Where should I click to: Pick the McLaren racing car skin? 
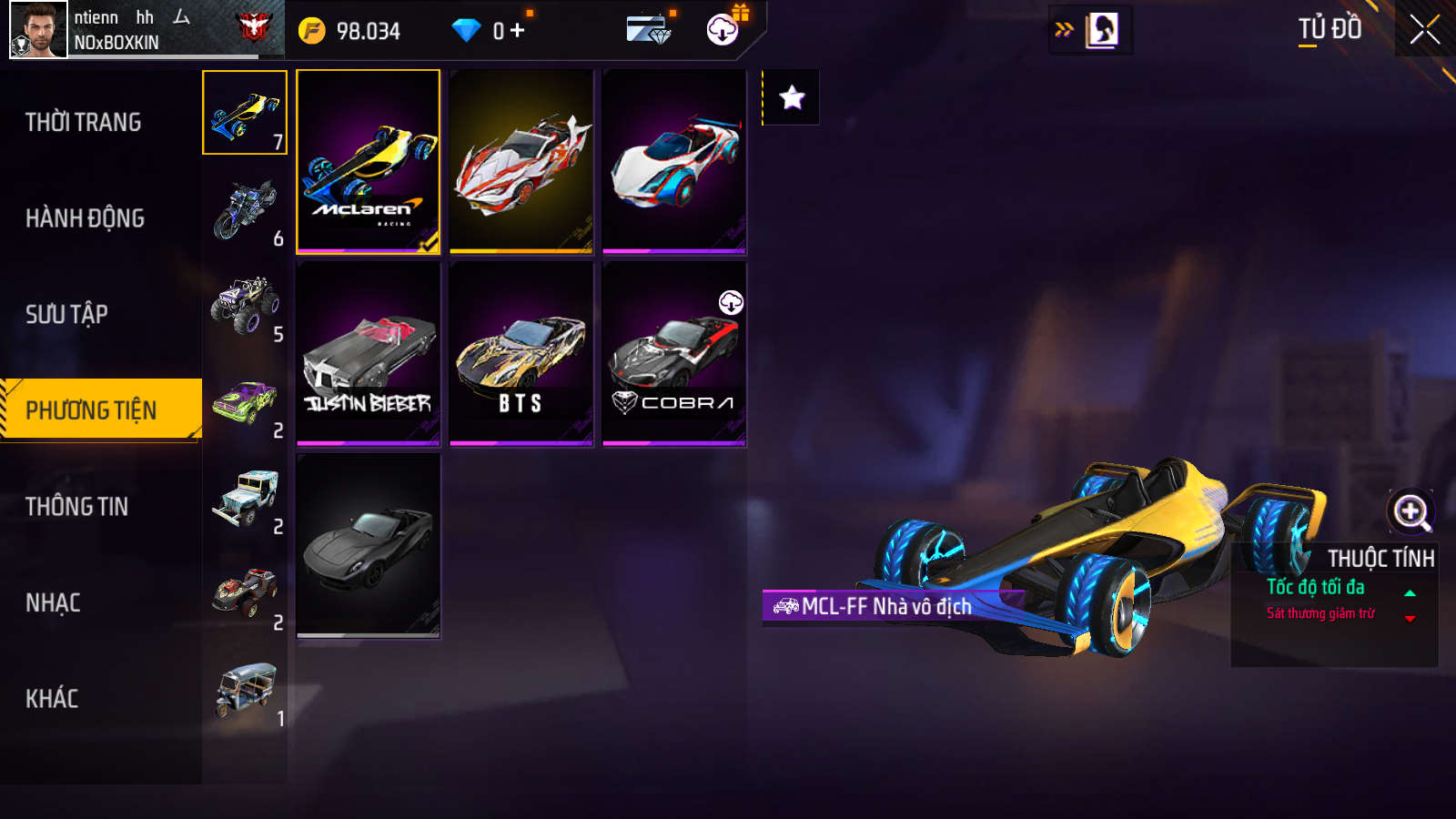(x=369, y=161)
